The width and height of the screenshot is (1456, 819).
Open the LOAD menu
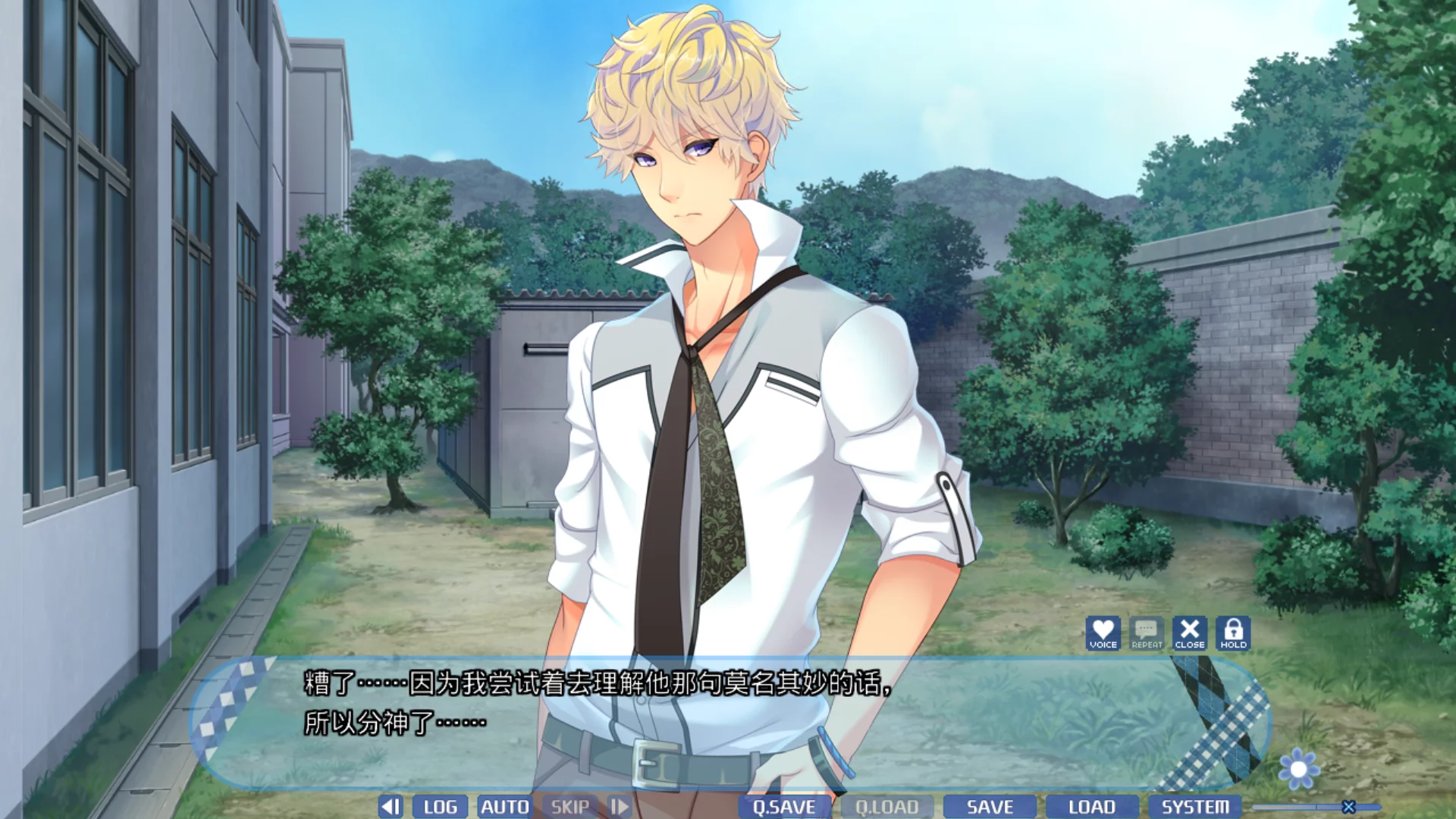(1092, 807)
